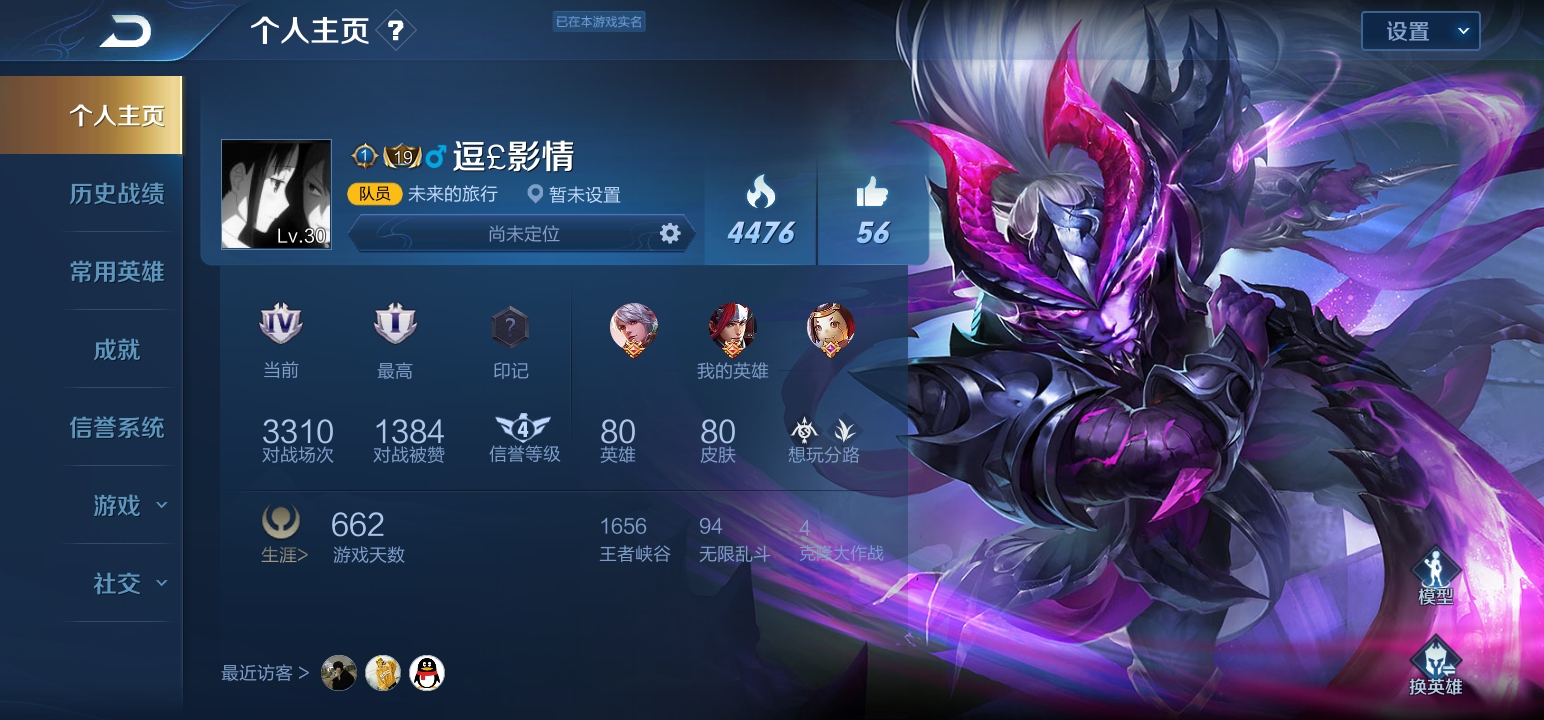
Task: Click the question mark help icon
Action: point(396,31)
